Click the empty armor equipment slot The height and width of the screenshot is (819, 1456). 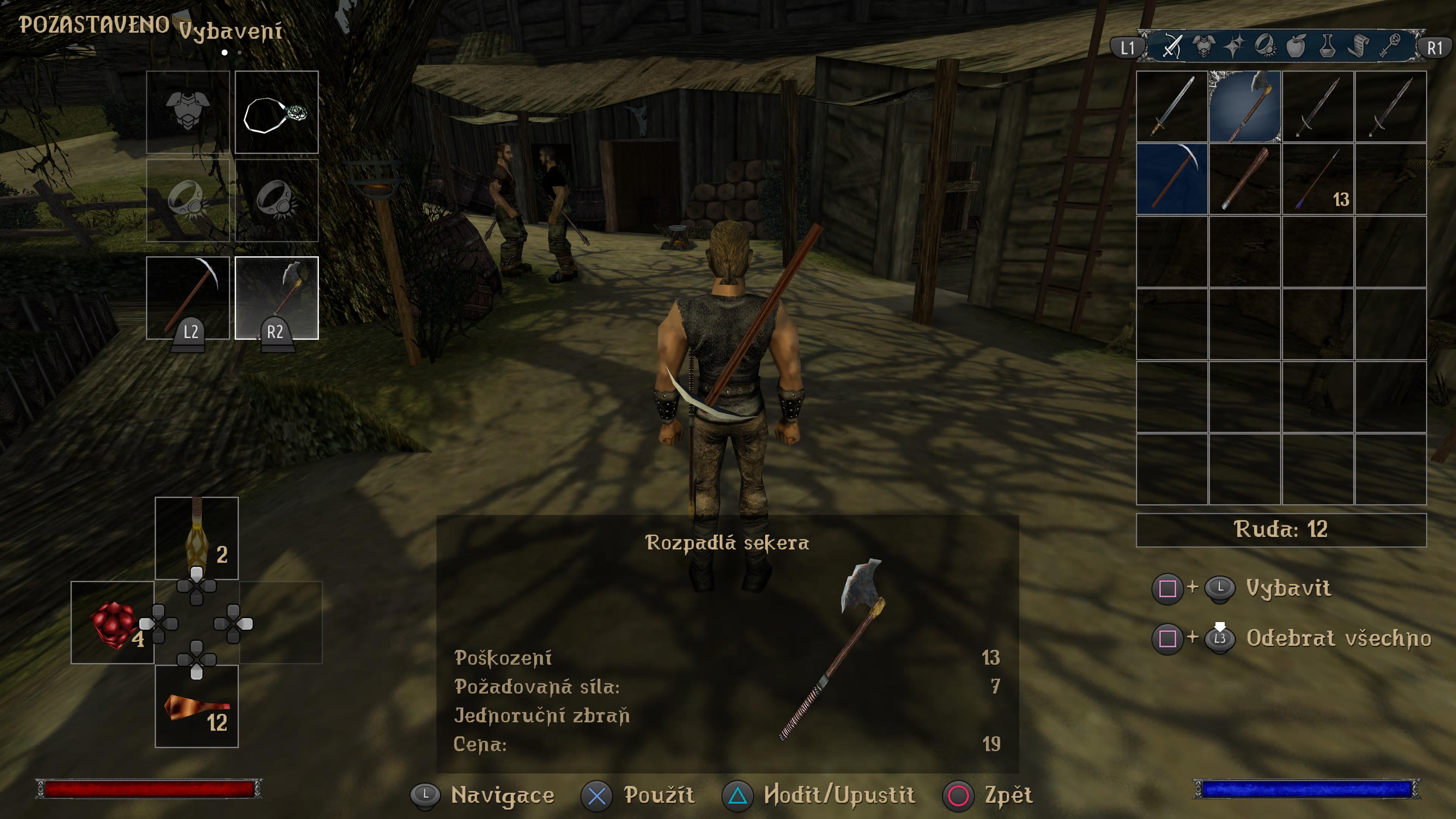coord(188,112)
